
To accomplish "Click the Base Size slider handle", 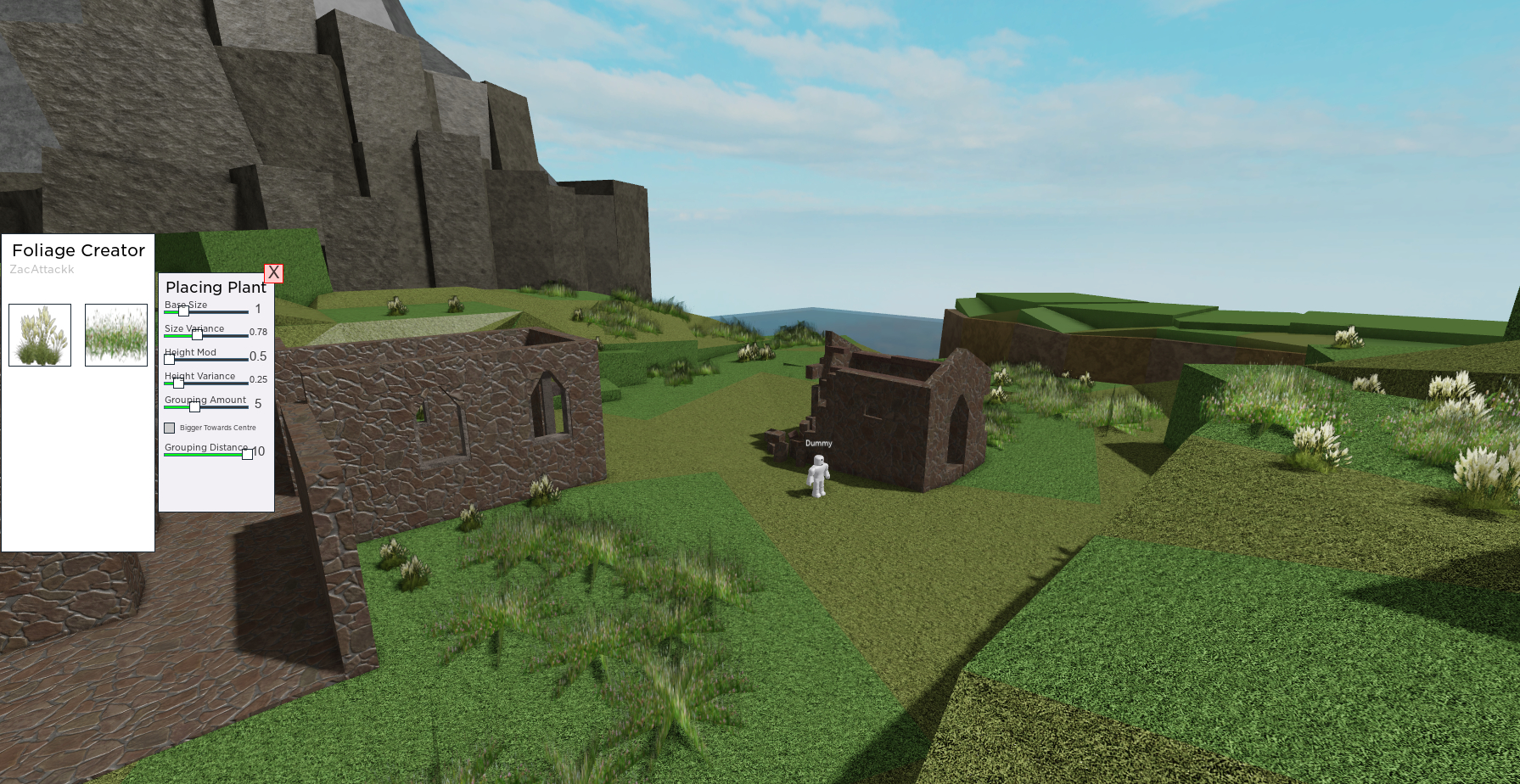I will [183, 312].
